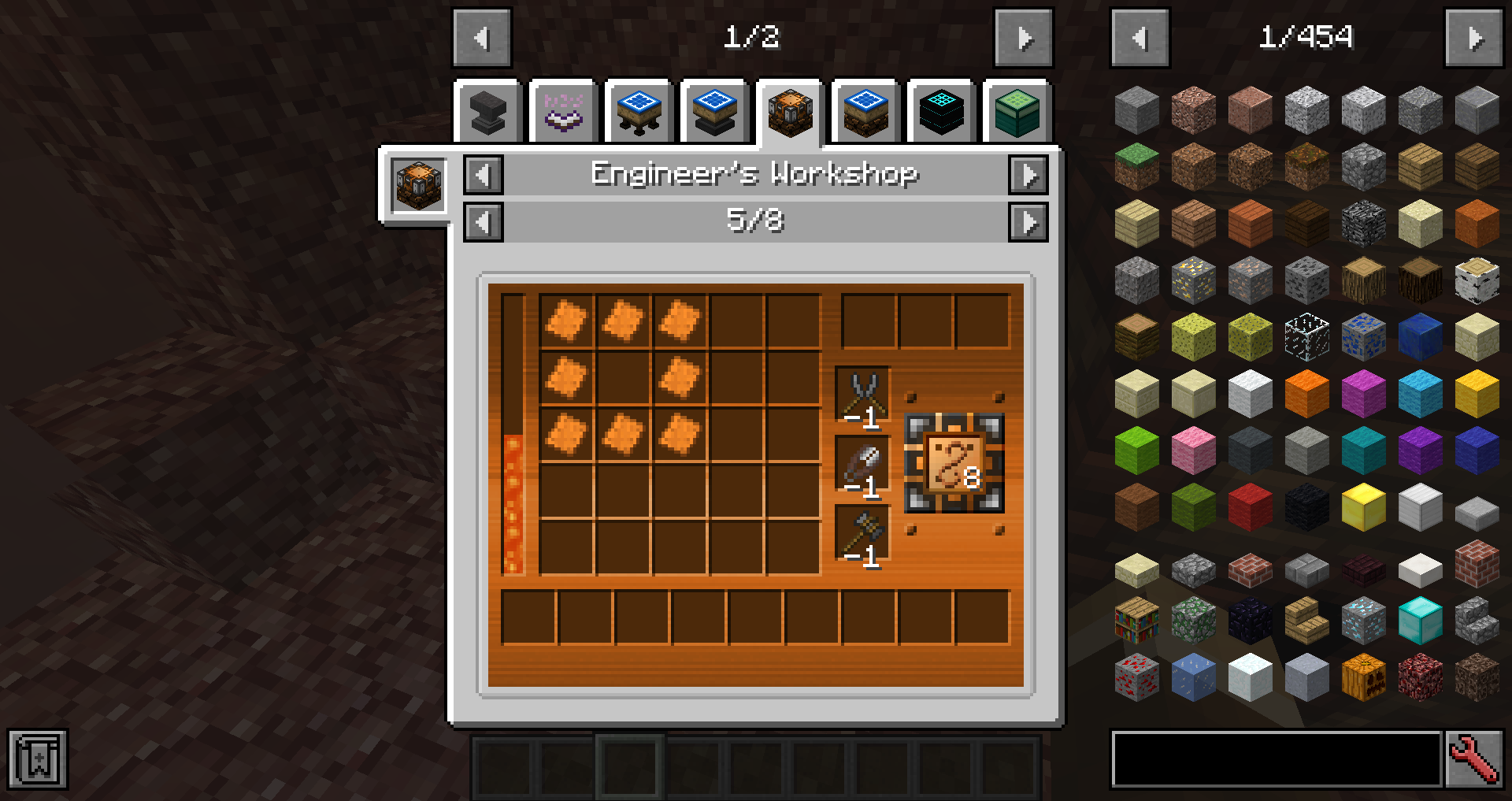Screen dimensions: 1512x801
Task: Go to previous item list page
Action: tap(1140, 38)
